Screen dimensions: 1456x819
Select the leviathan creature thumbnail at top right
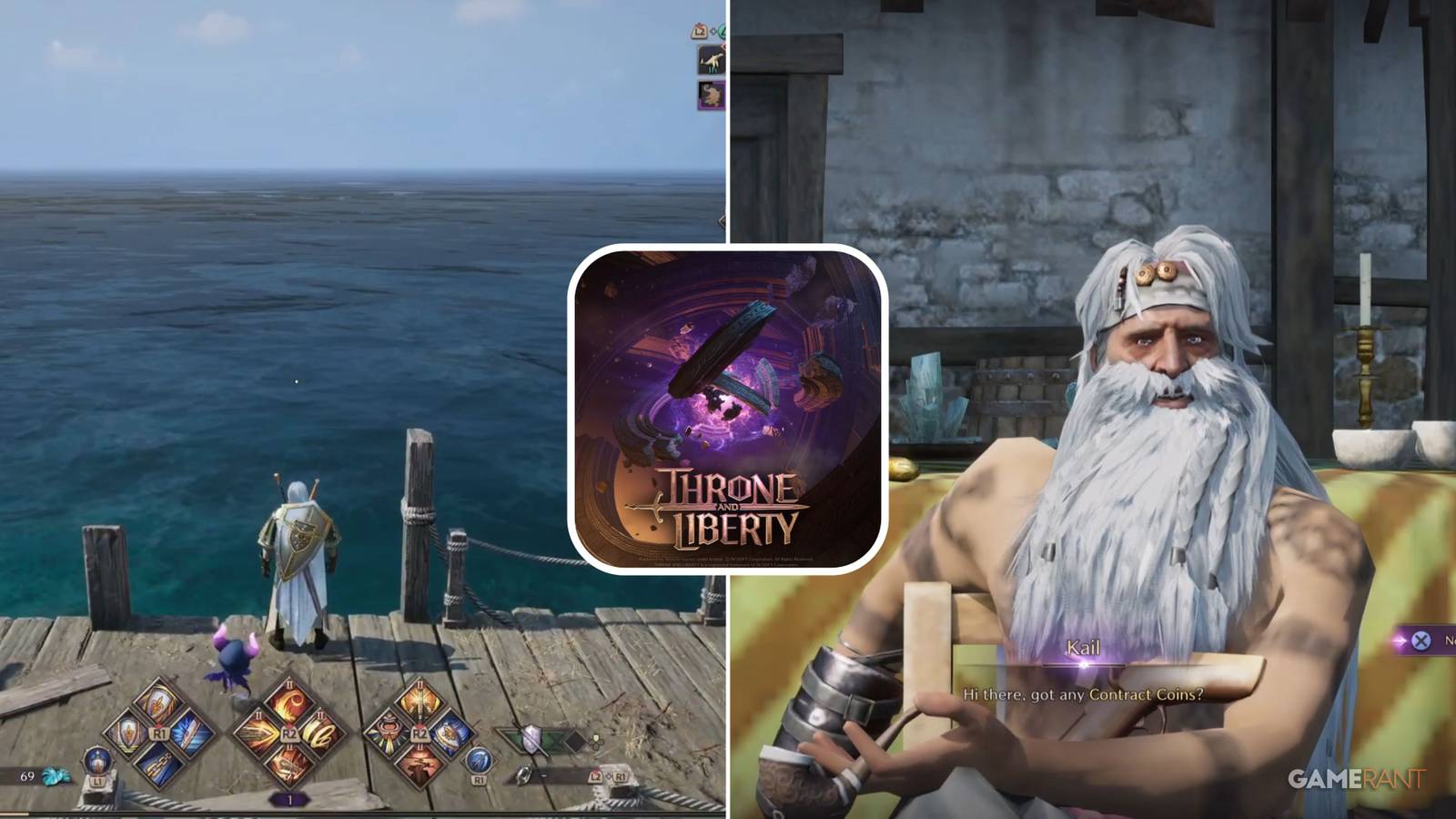coord(712,59)
